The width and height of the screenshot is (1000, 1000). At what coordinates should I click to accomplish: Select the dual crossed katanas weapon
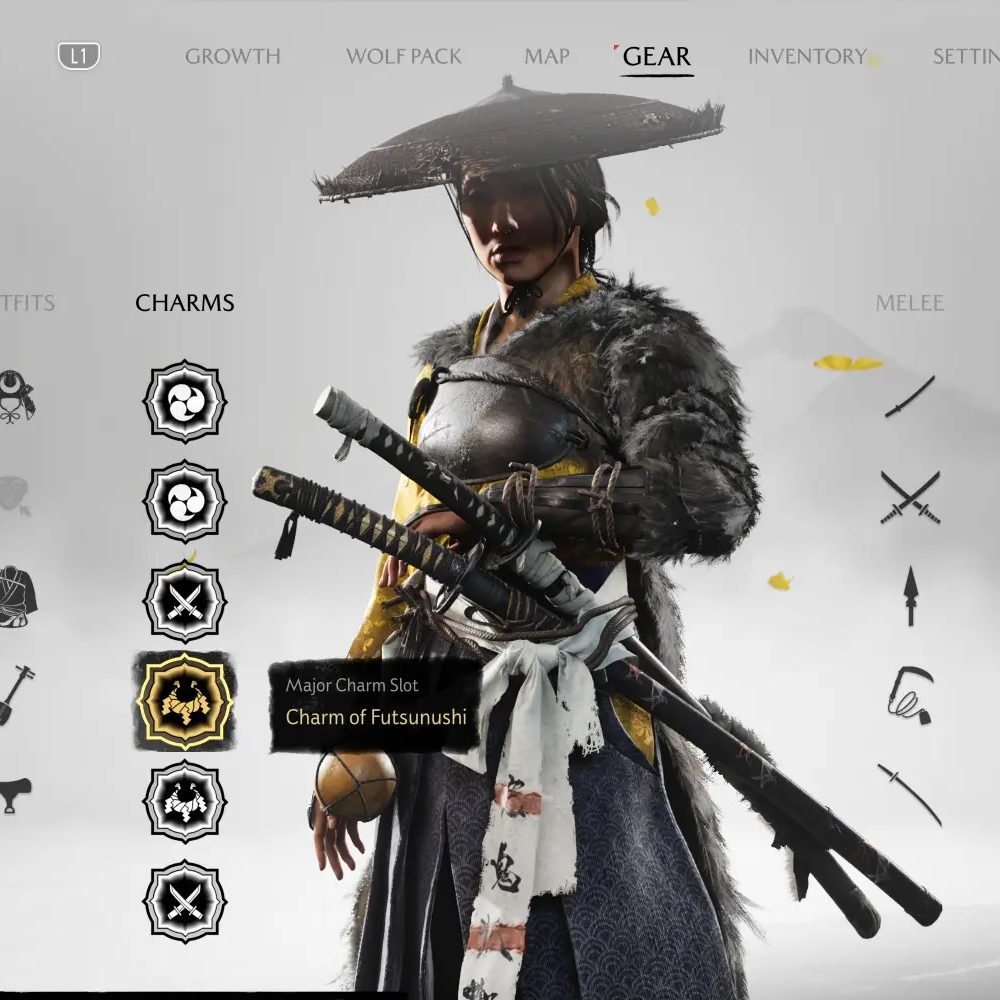[x=910, y=497]
